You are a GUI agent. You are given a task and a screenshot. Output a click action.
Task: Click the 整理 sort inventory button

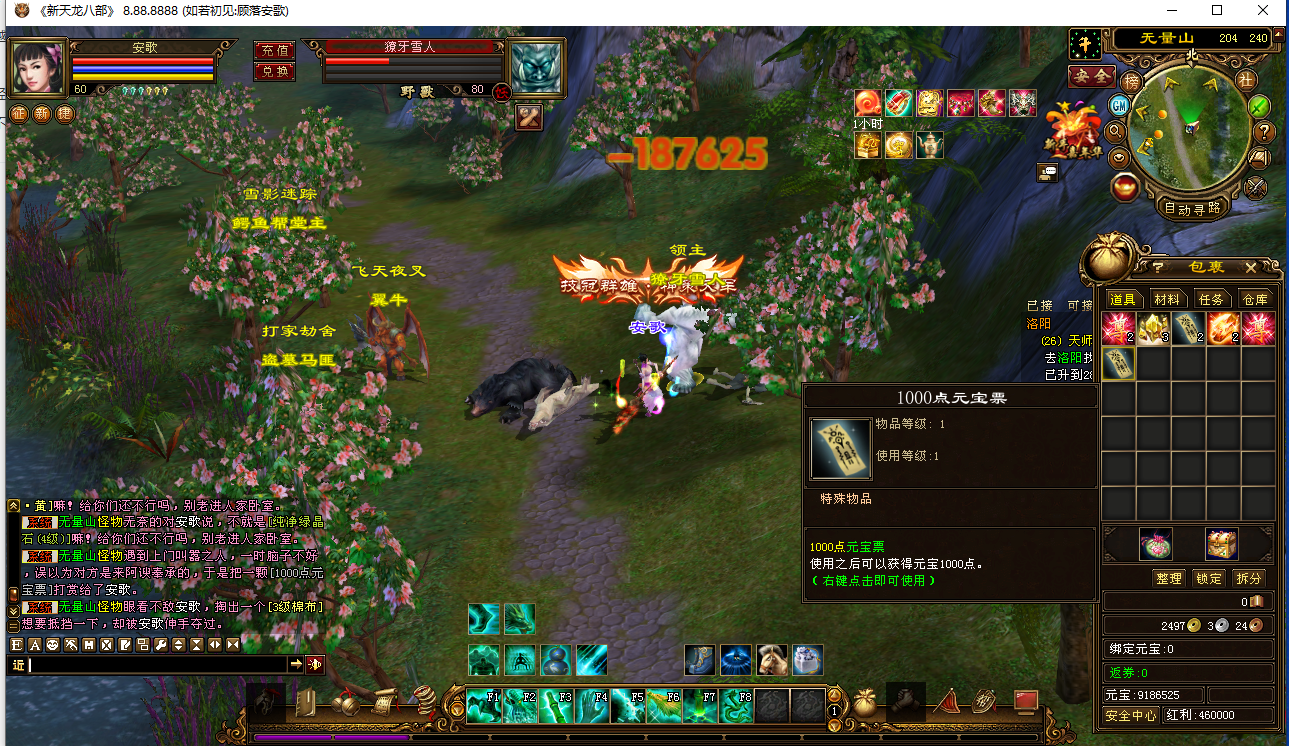click(1168, 578)
